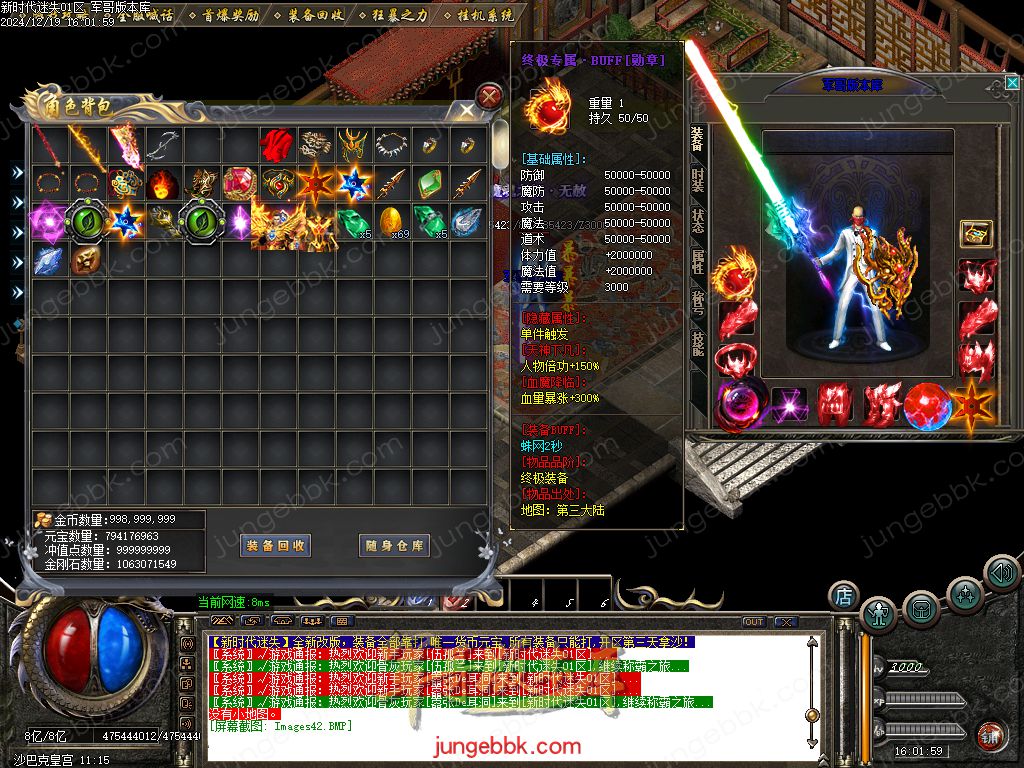Toggle the sound speaker button
Viewport: 1024px width, 768px height.
click(x=1001, y=573)
